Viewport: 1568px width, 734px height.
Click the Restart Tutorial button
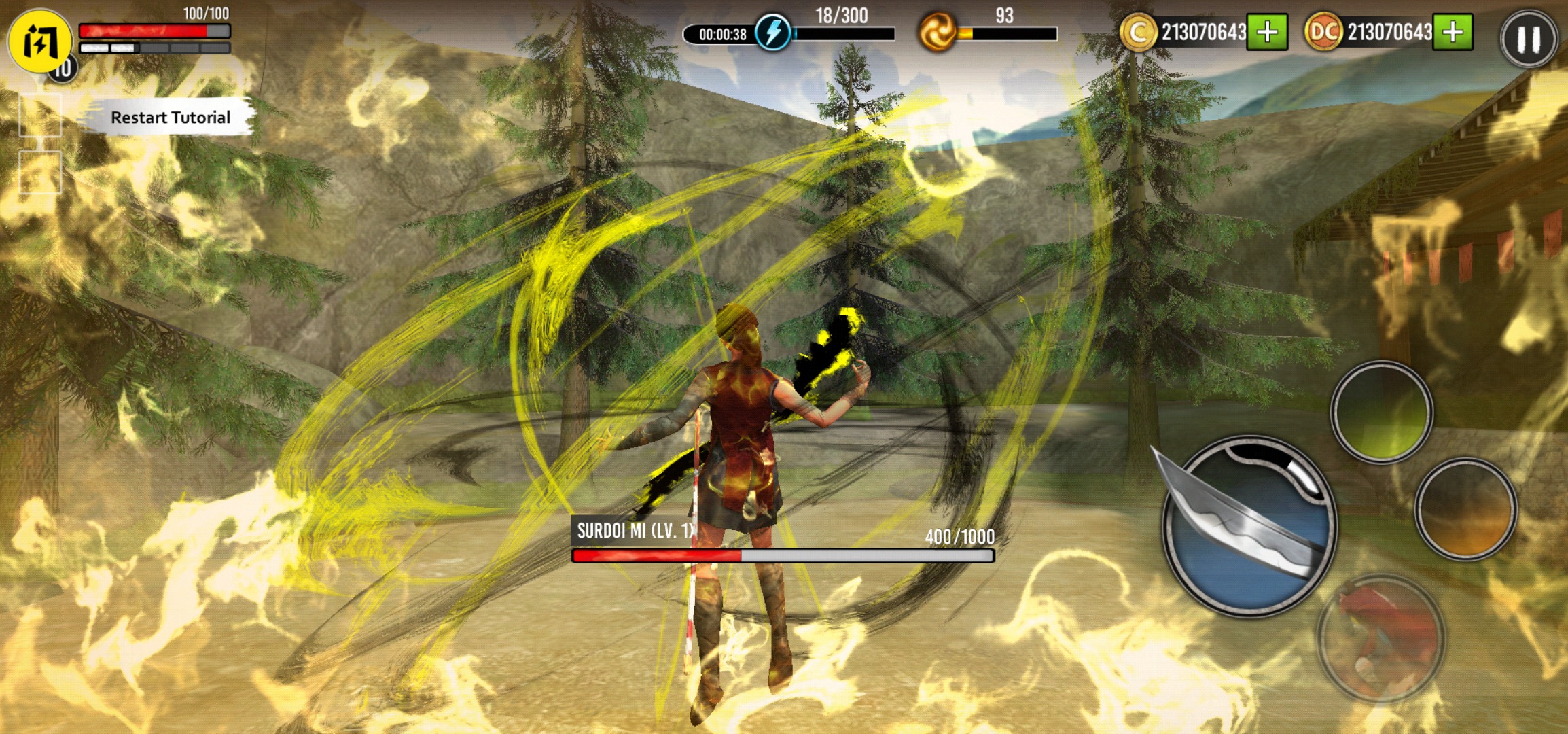coord(170,118)
